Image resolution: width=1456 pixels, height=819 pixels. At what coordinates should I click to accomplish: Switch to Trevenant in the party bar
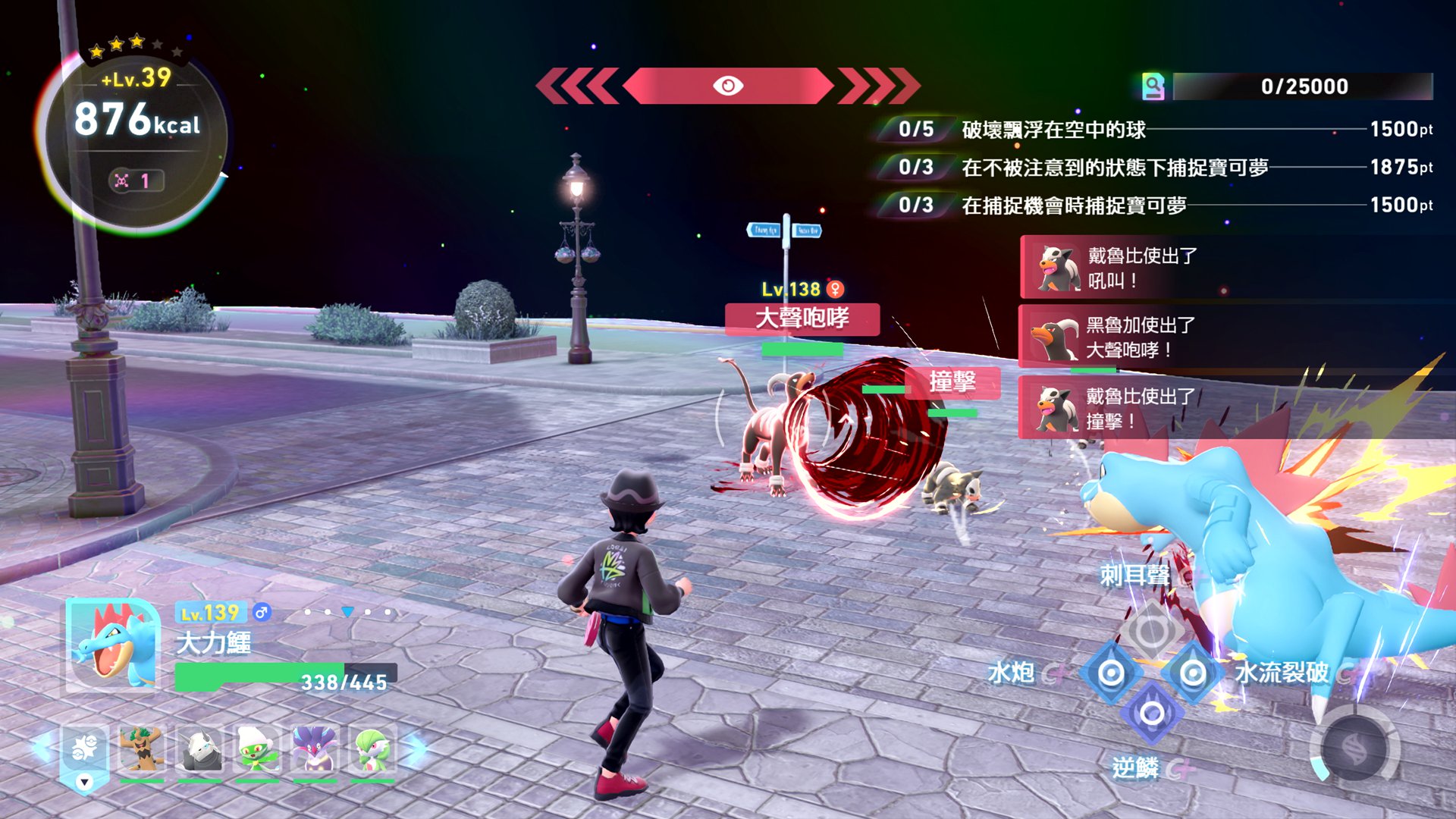coord(142,749)
